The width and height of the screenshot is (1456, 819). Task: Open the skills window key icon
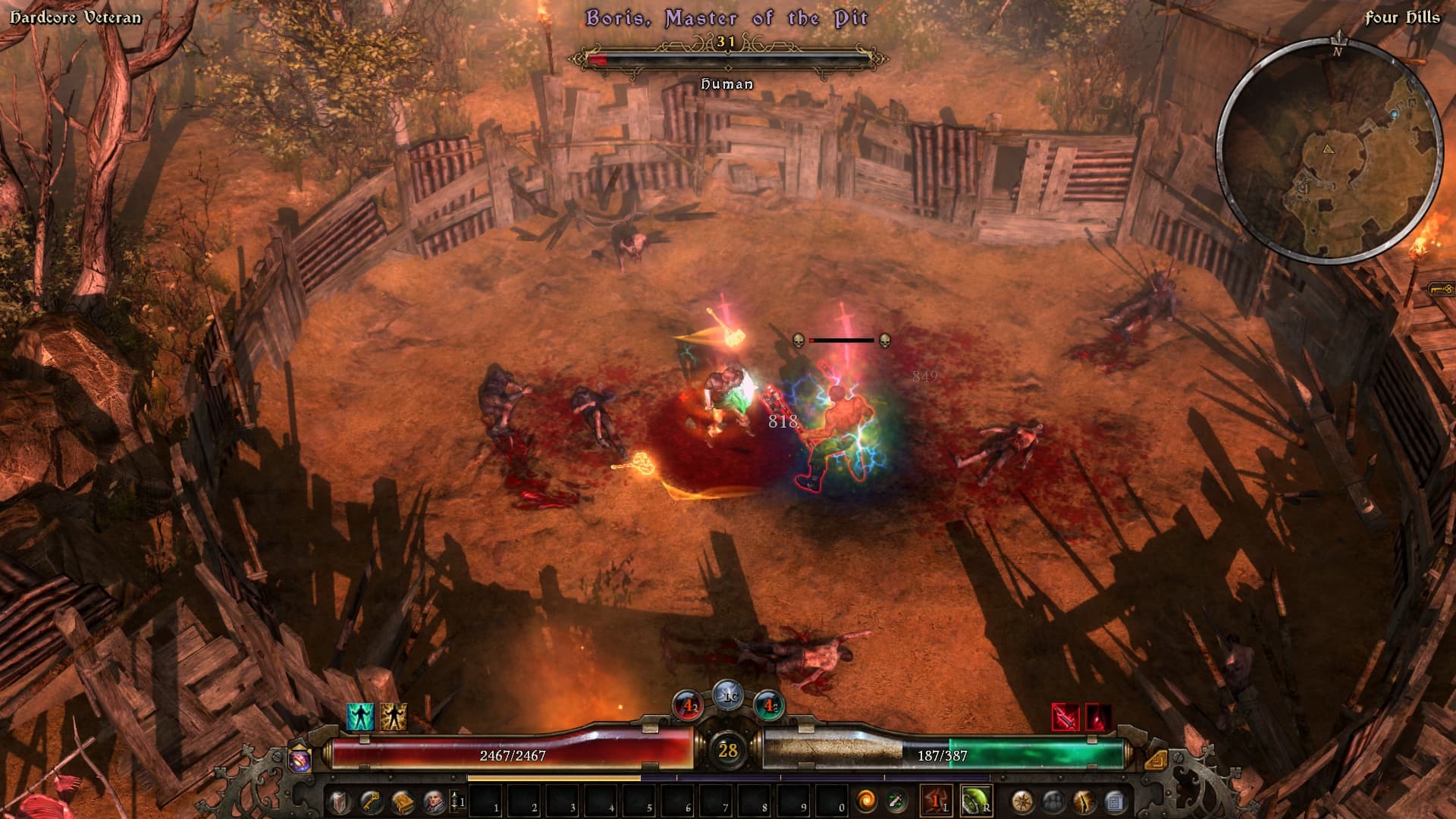point(370,802)
